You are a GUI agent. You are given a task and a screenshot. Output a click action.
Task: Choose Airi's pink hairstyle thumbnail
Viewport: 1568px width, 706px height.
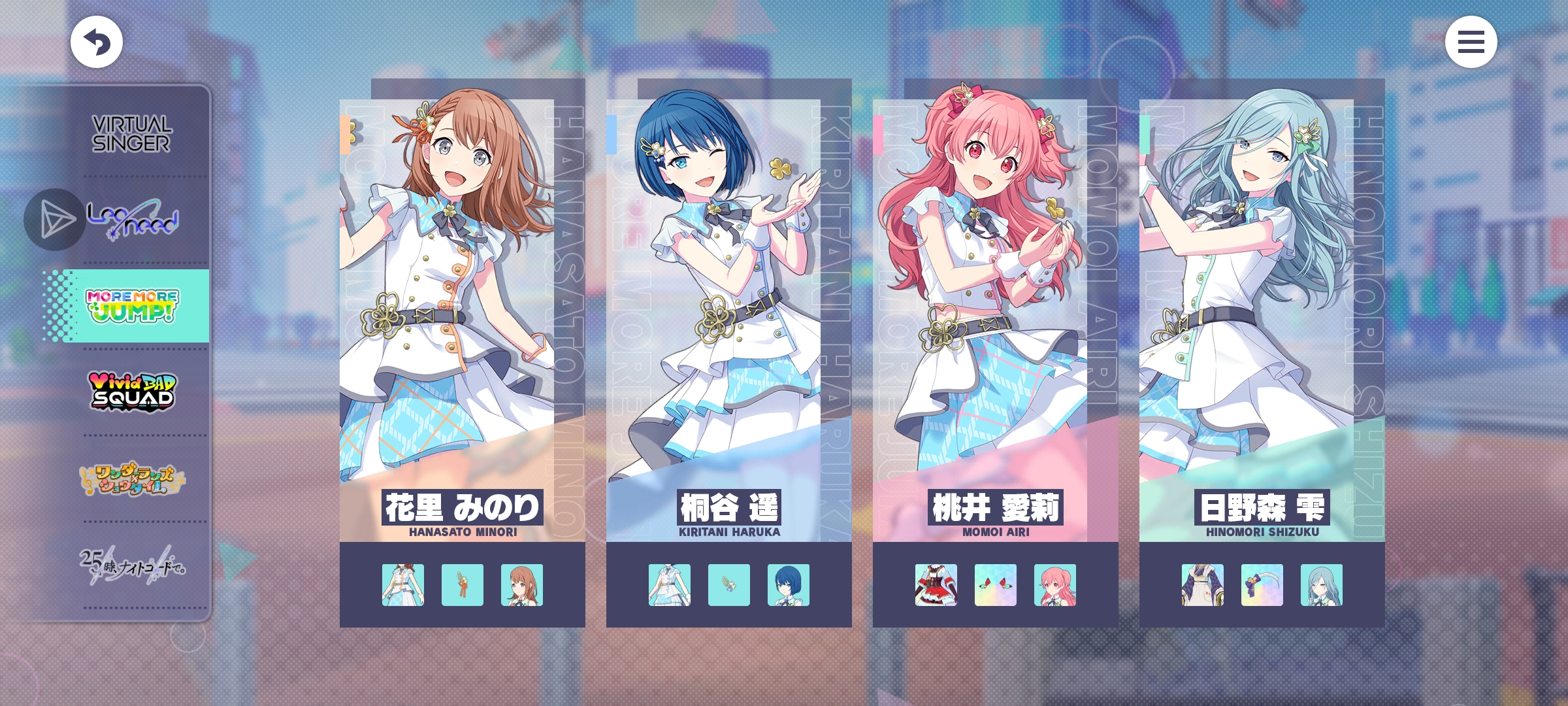click(x=1055, y=585)
